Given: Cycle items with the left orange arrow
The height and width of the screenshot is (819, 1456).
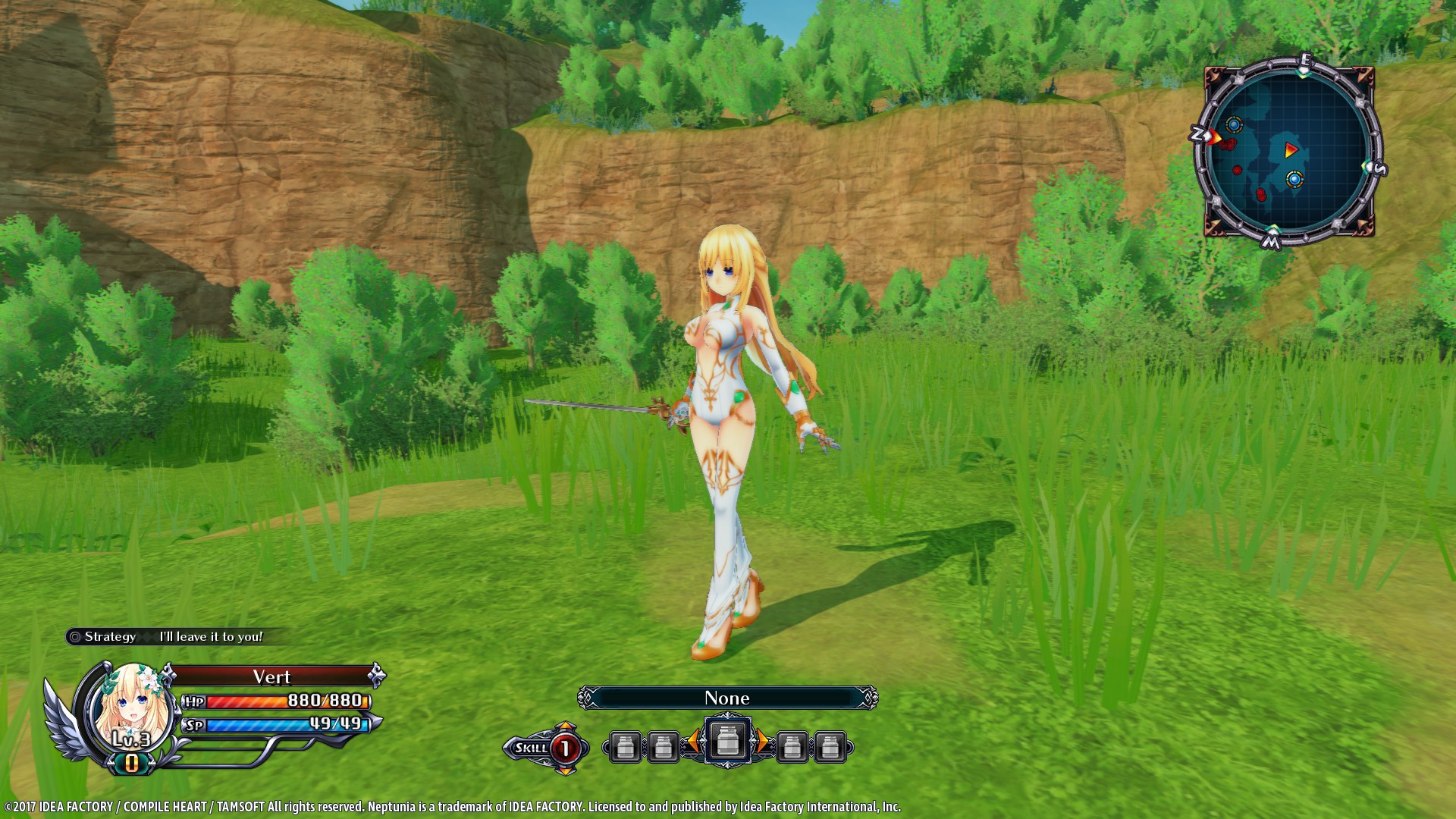Looking at the screenshot, I should [x=692, y=742].
